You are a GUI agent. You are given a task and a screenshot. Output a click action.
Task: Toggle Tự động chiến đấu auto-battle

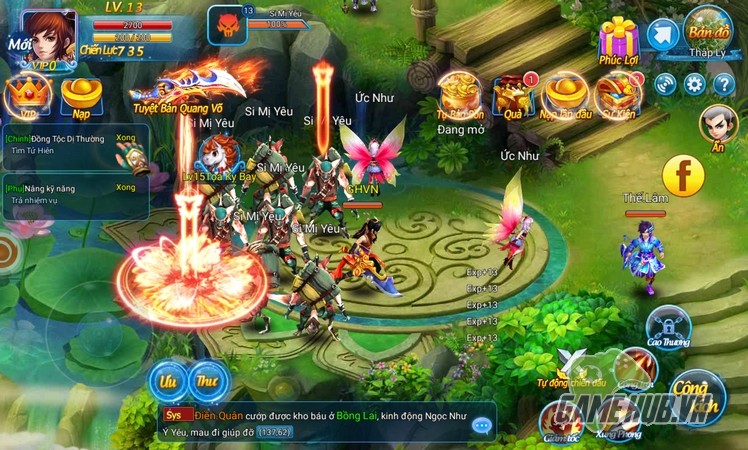572,367
